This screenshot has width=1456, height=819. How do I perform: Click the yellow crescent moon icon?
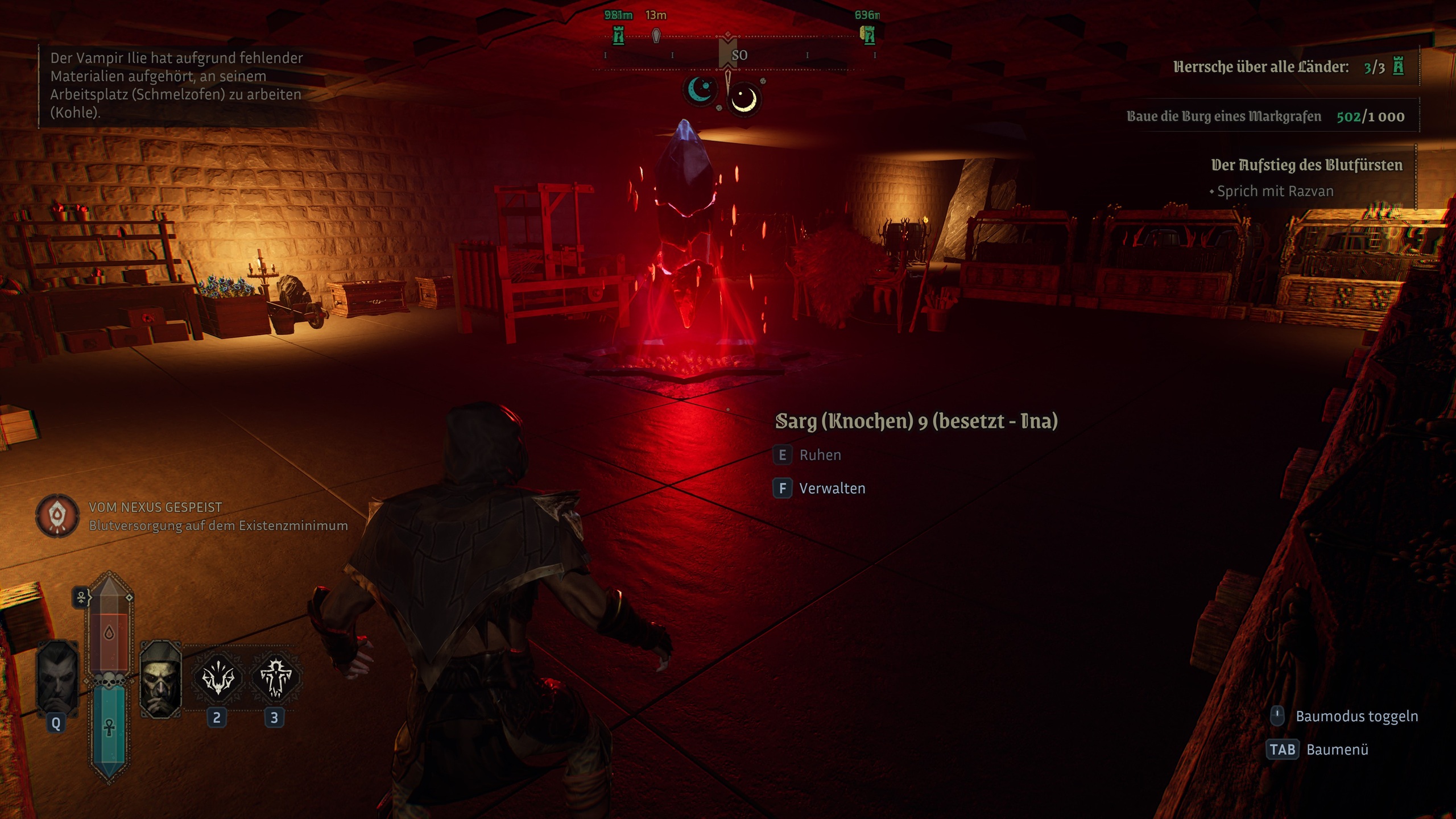pyautogui.click(x=743, y=100)
